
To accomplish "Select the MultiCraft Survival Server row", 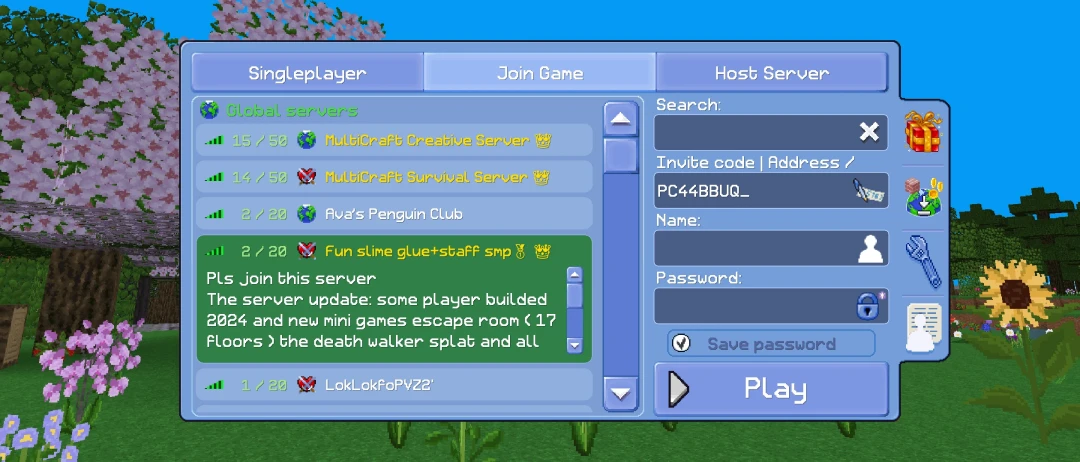I will click(x=394, y=177).
